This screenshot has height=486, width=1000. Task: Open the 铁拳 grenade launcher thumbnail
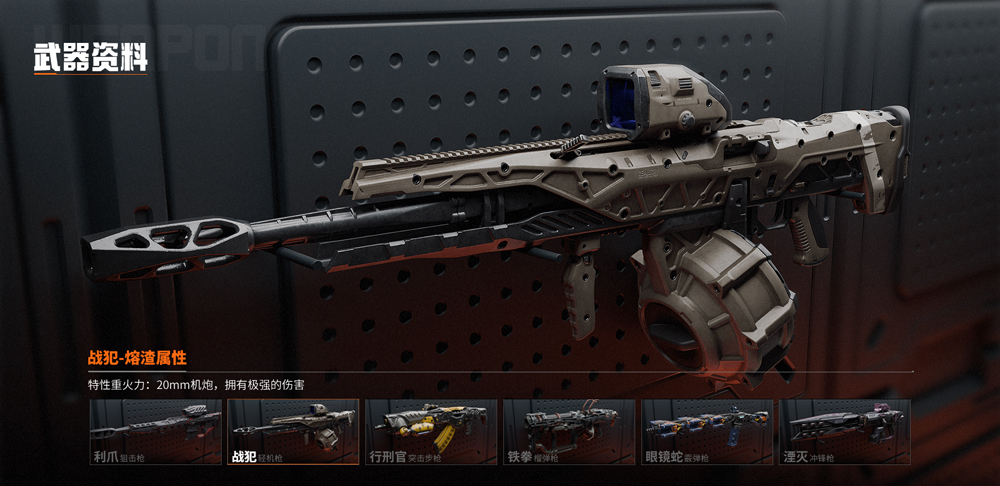(x=569, y=432)
